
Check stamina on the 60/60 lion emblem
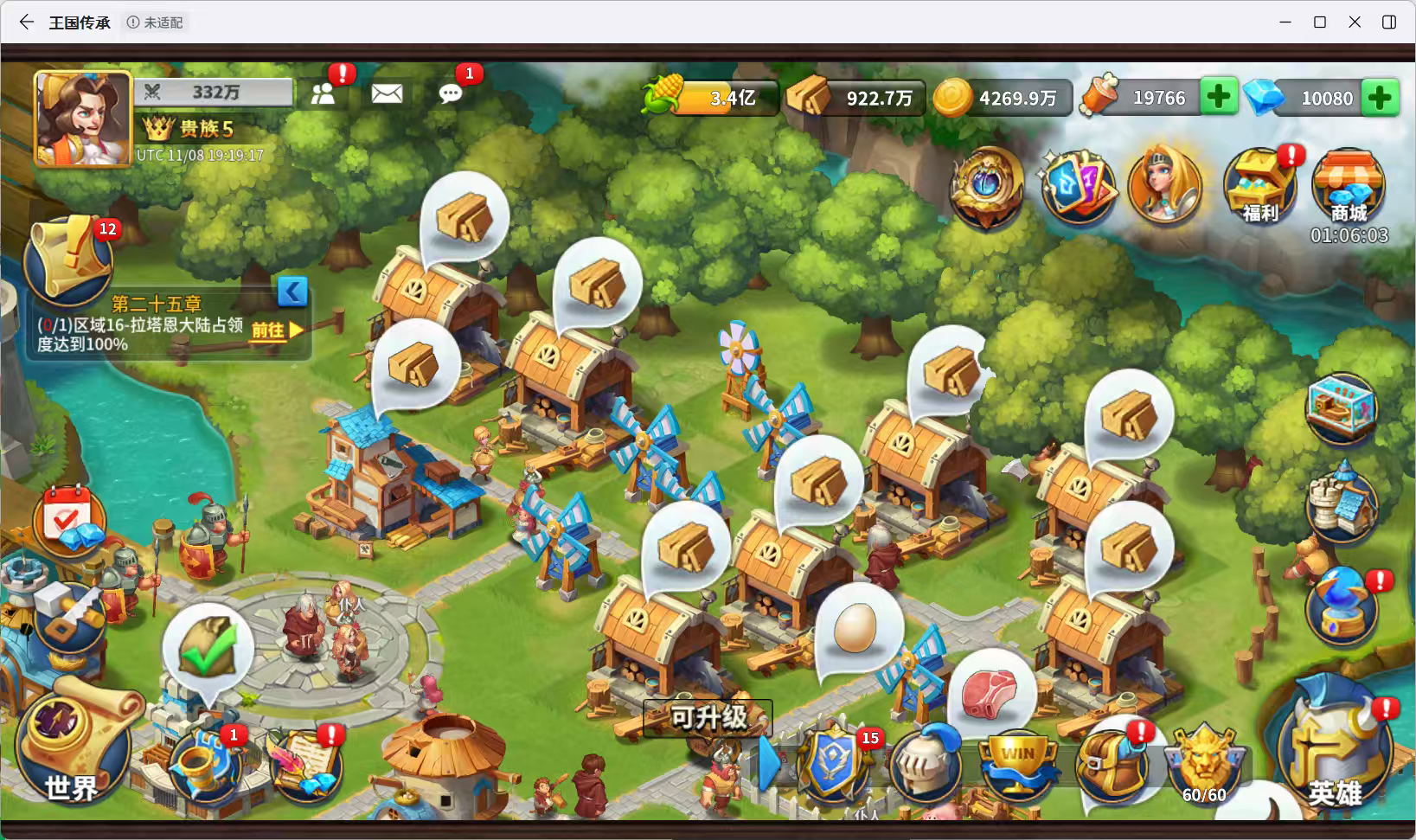[x=1202, y=763]
